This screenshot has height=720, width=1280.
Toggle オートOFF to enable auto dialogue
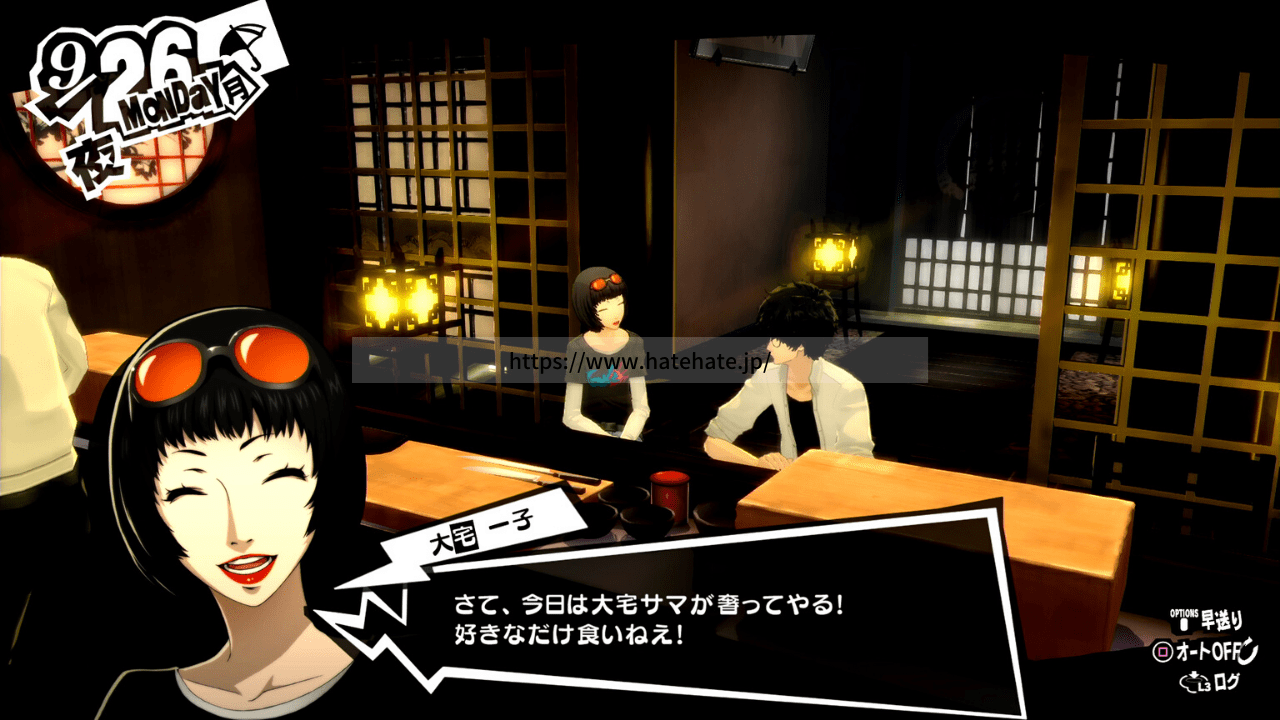[1208, 651]
